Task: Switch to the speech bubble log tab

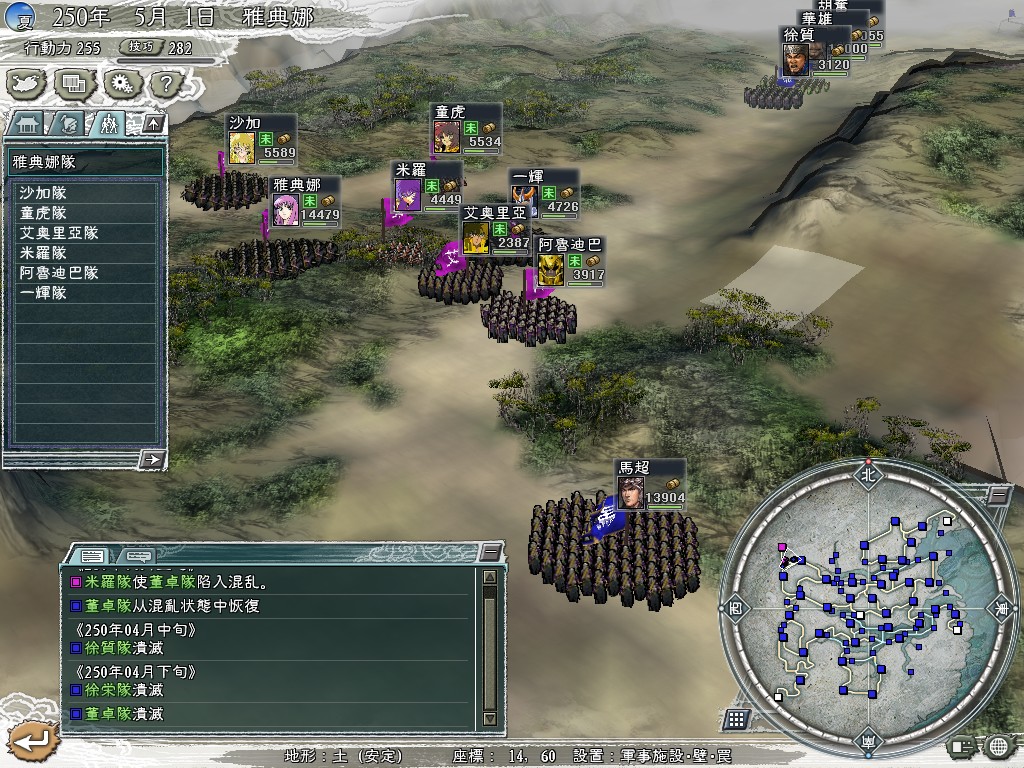Action: (x=138, y=555)
